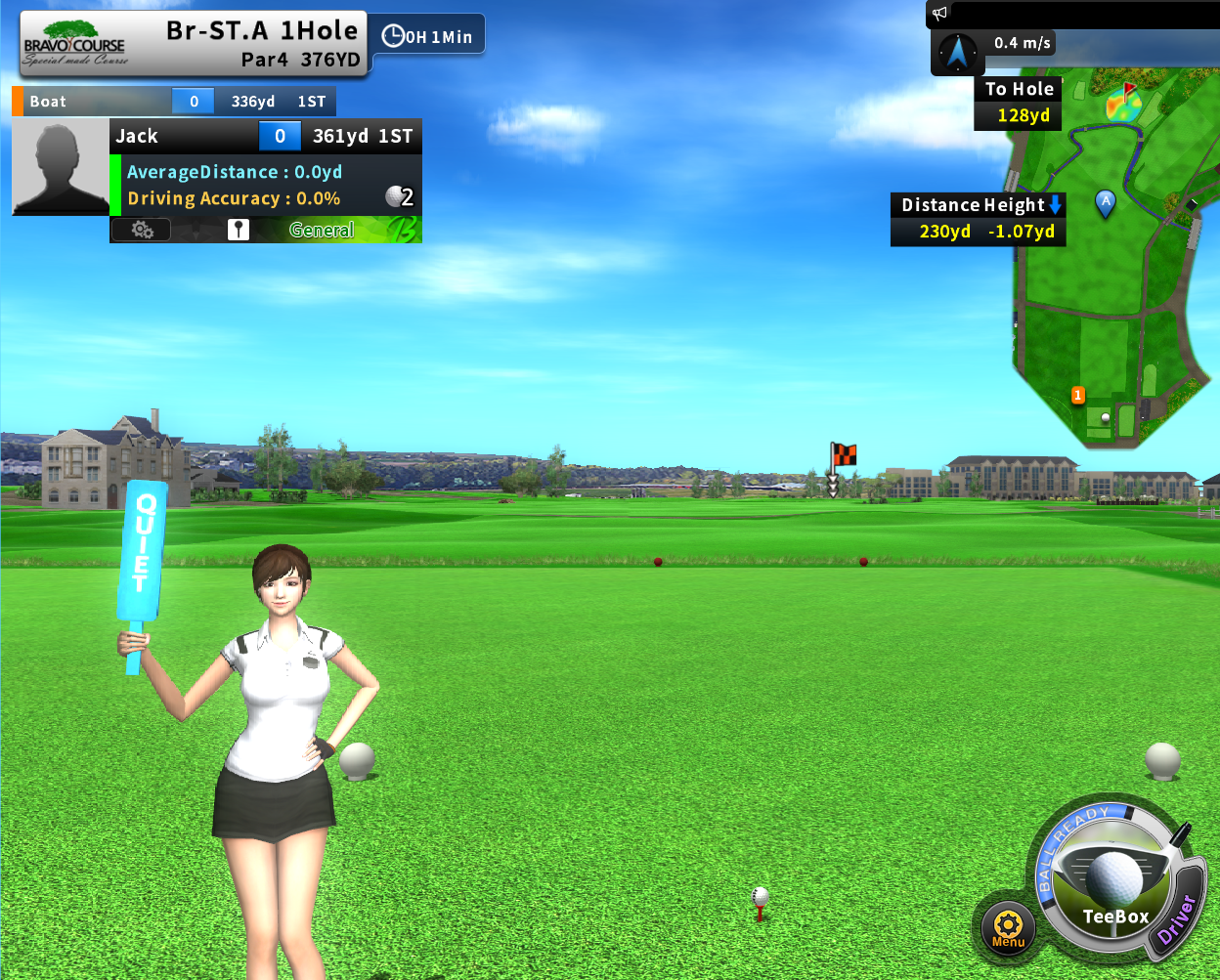The image size is (1220, 980).
Task: Select the blue A marker on minimap
Action: tap(1106, 203)
